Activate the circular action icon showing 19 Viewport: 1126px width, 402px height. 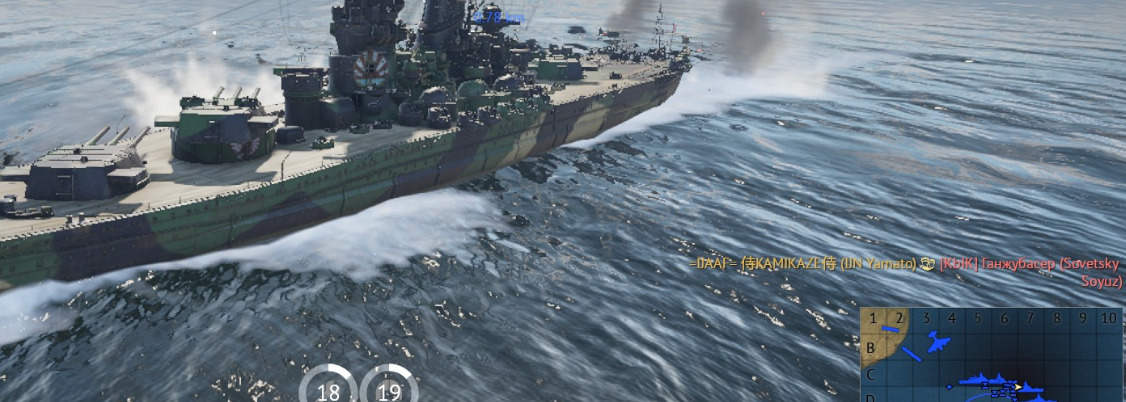click(389, 387)
